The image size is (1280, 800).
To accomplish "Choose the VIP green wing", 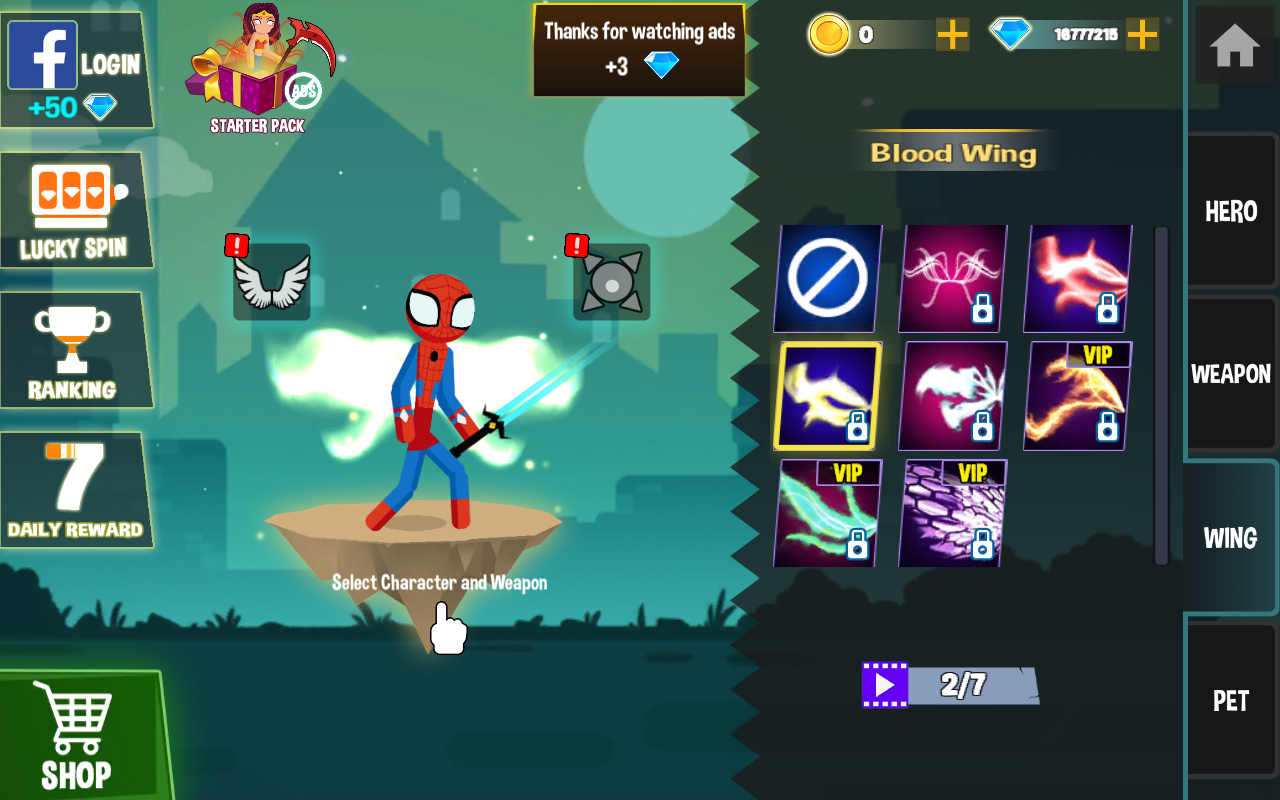I will 827,513.
